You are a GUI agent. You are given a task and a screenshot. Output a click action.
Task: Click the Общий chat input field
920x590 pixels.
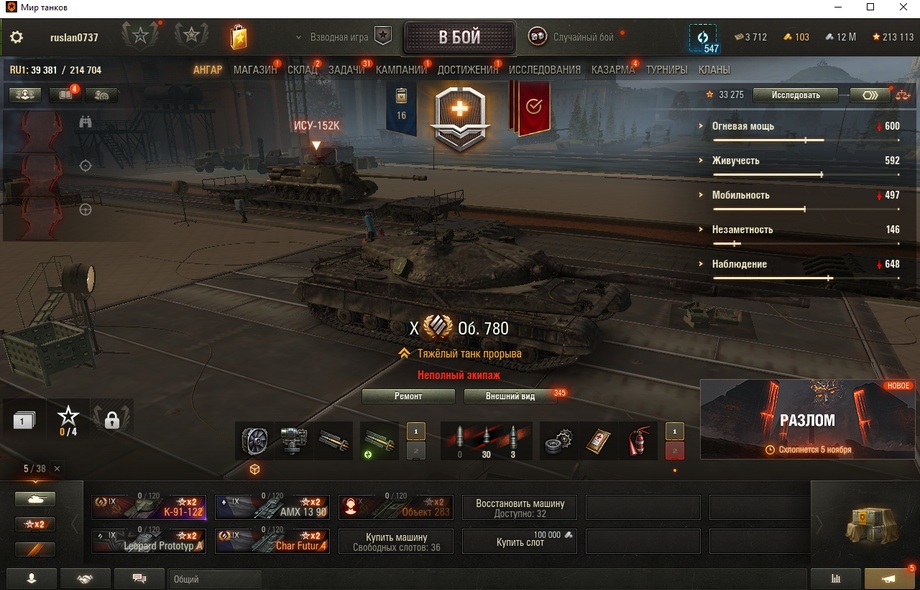coord(215,579)
